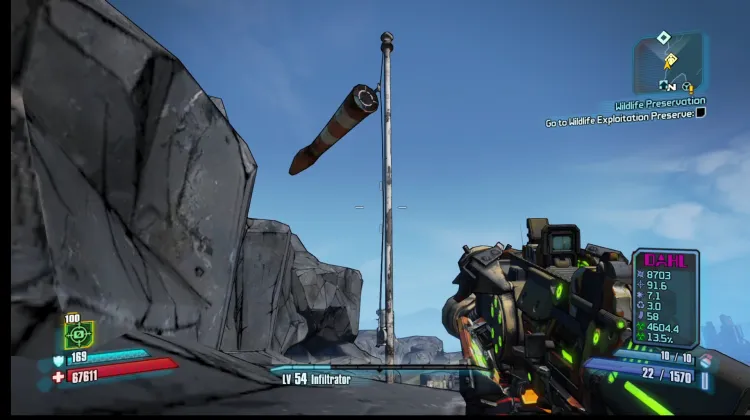Open the DAHL weapon stats card
This screenshot has height=420, width=750.
(664, 298)
